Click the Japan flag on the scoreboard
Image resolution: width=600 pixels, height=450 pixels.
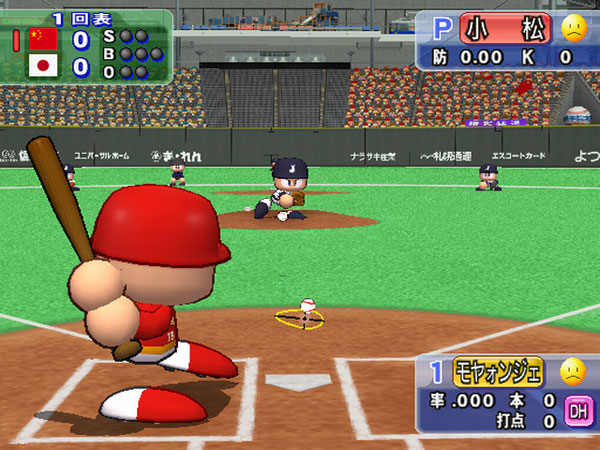(x=42, y=66)
